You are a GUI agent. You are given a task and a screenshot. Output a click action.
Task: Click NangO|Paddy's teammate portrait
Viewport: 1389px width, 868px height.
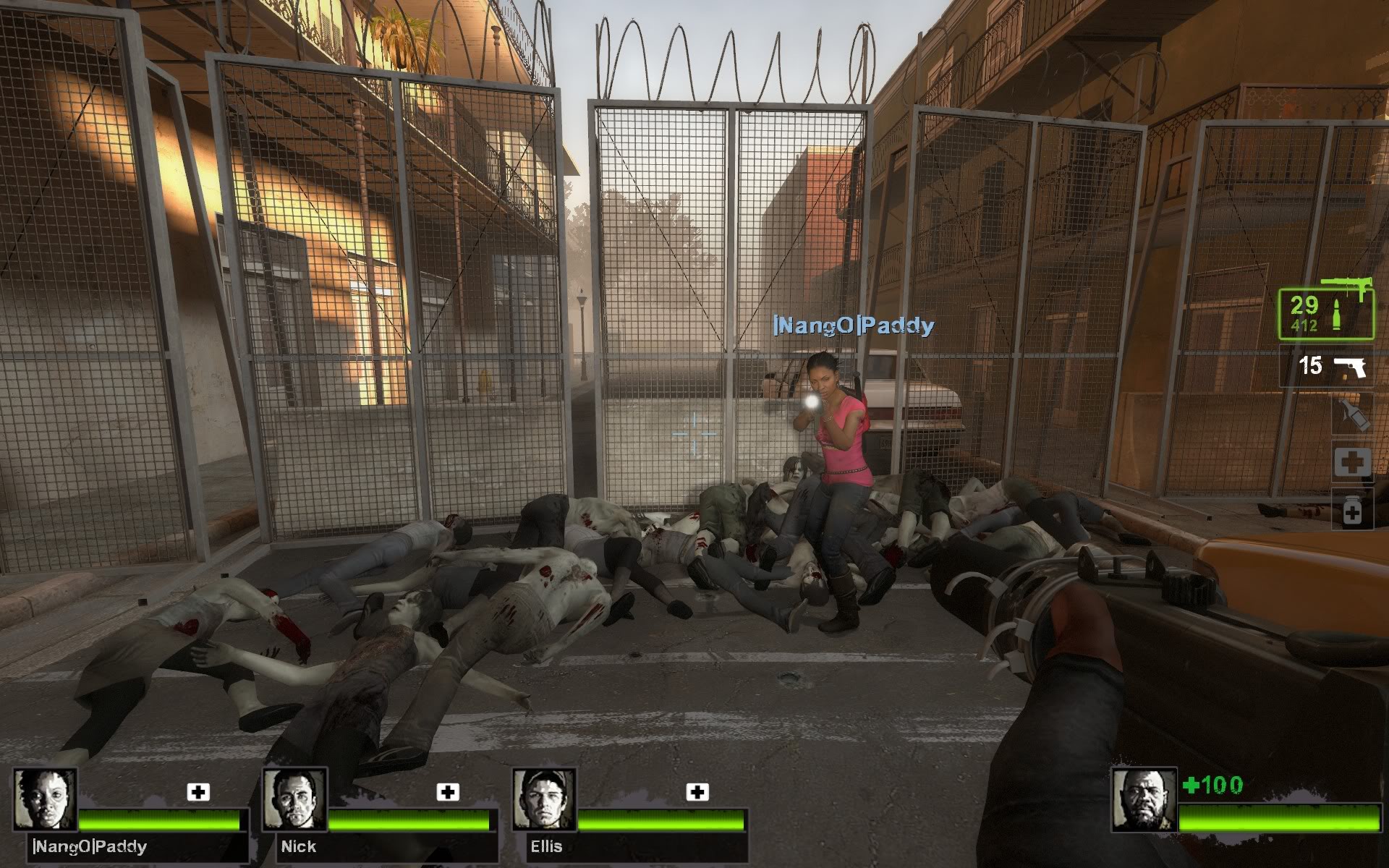[45, 799]
